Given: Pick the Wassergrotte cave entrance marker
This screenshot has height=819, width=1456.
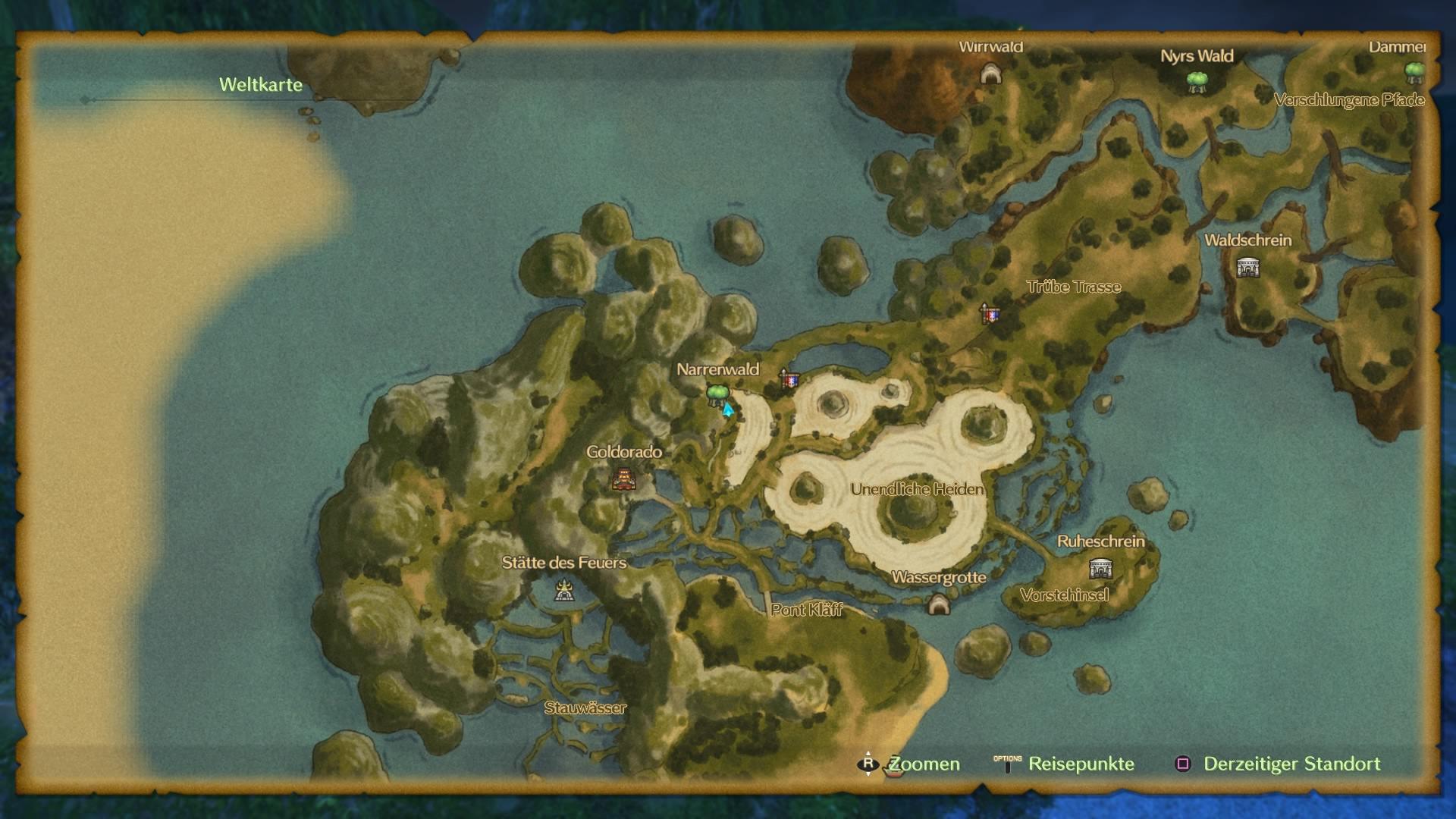Looking at the screenshot, I should pos(939,604).
